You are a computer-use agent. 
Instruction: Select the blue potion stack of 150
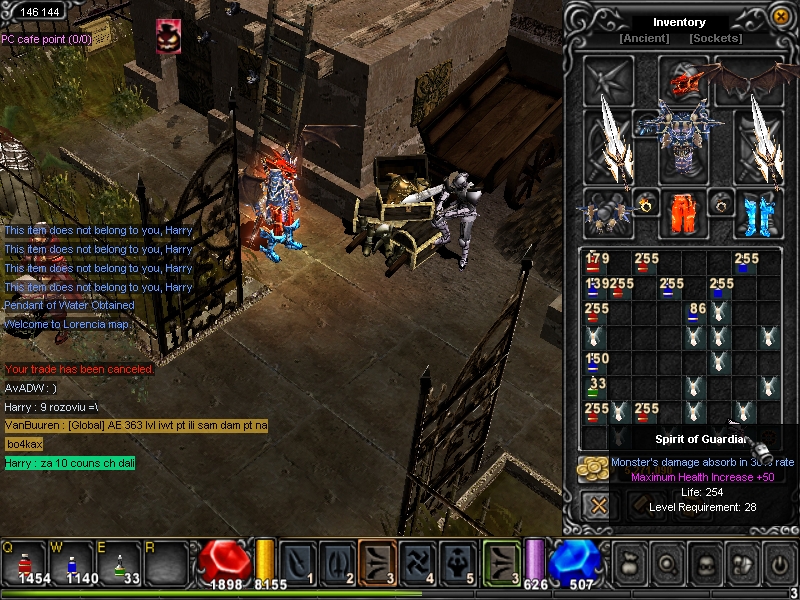point(596,362)
